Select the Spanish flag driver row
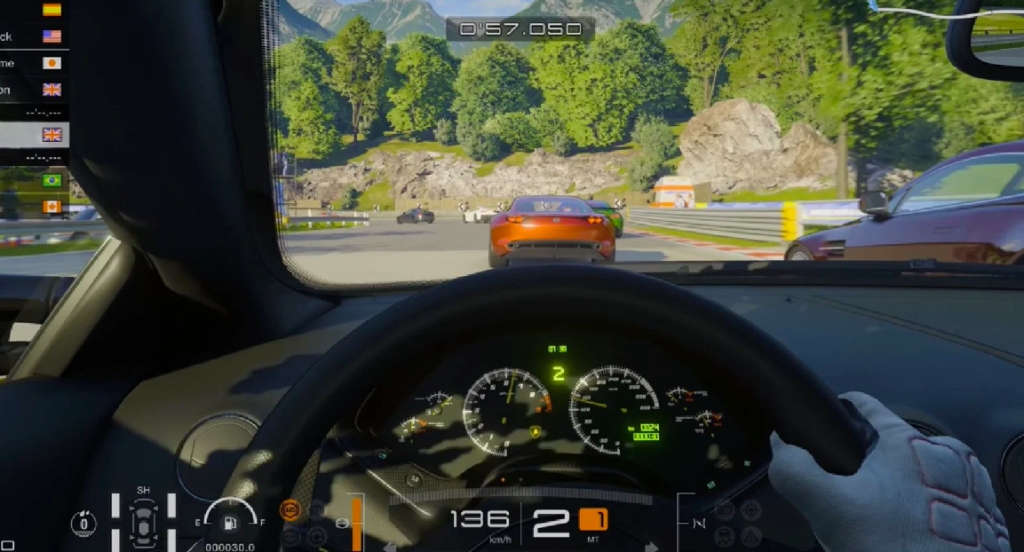 point(34,10)
